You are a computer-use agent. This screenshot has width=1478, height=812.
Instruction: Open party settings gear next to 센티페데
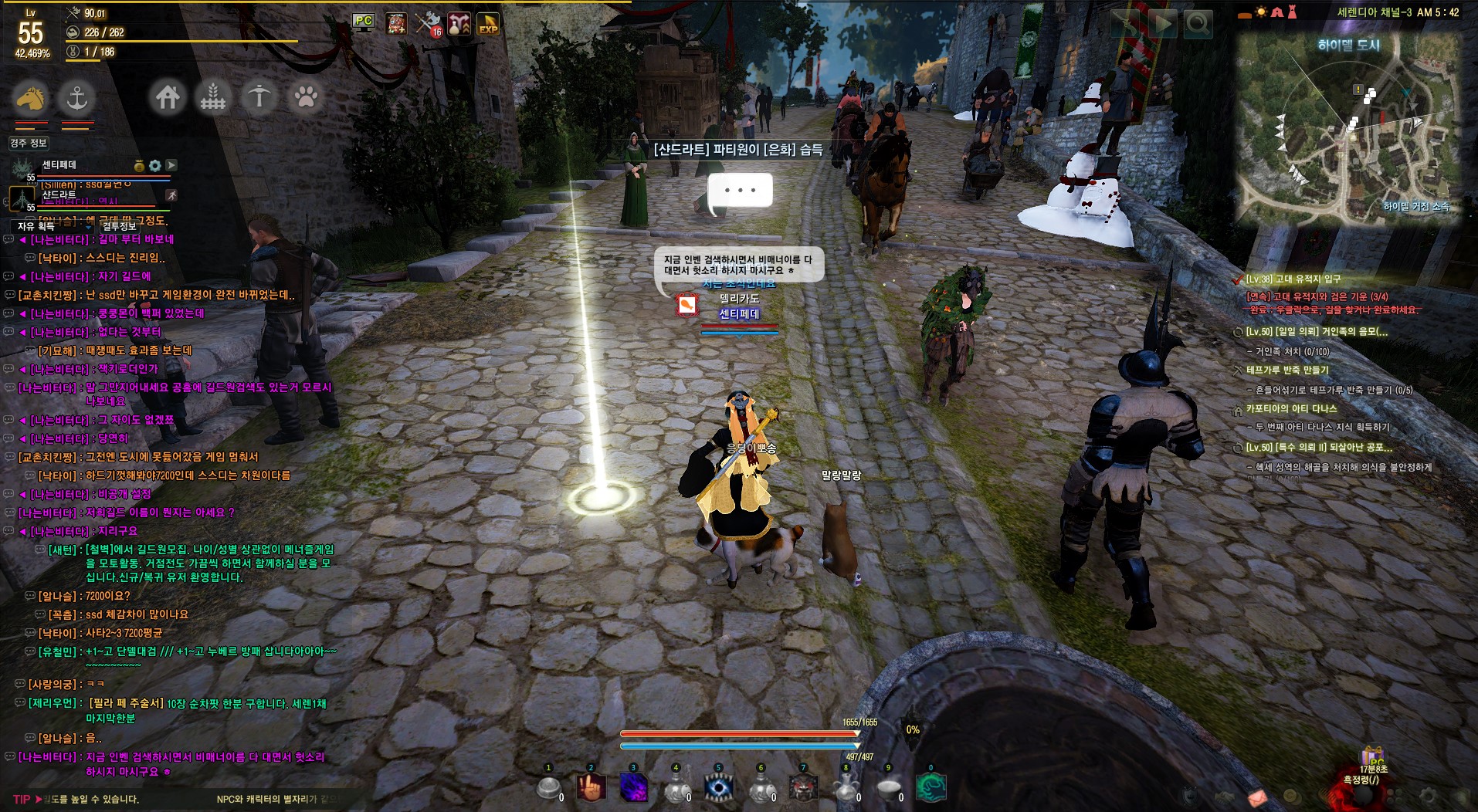tap(155, 165)
